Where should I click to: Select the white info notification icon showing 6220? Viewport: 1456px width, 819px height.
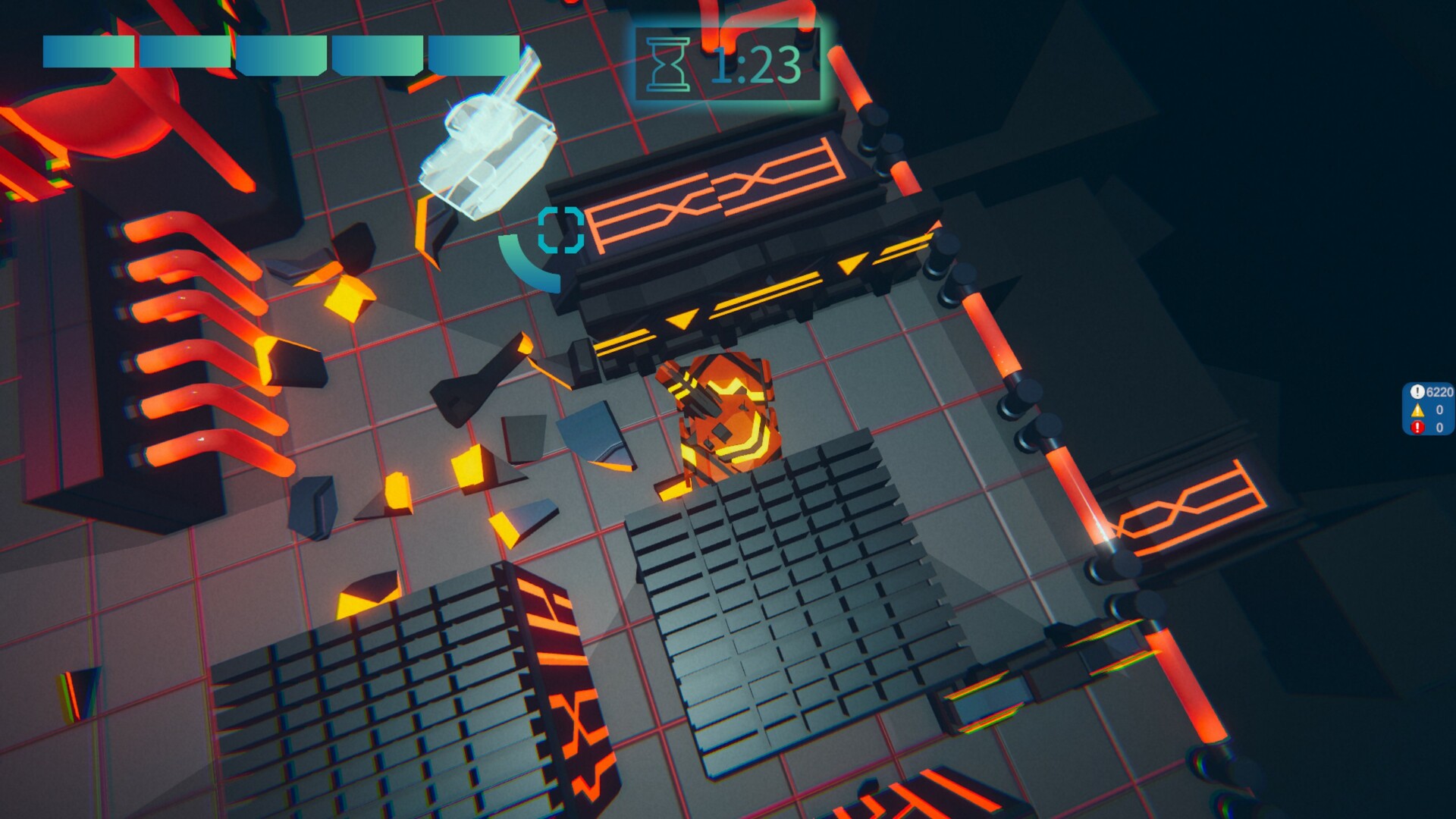click(x=1419, y=393)
